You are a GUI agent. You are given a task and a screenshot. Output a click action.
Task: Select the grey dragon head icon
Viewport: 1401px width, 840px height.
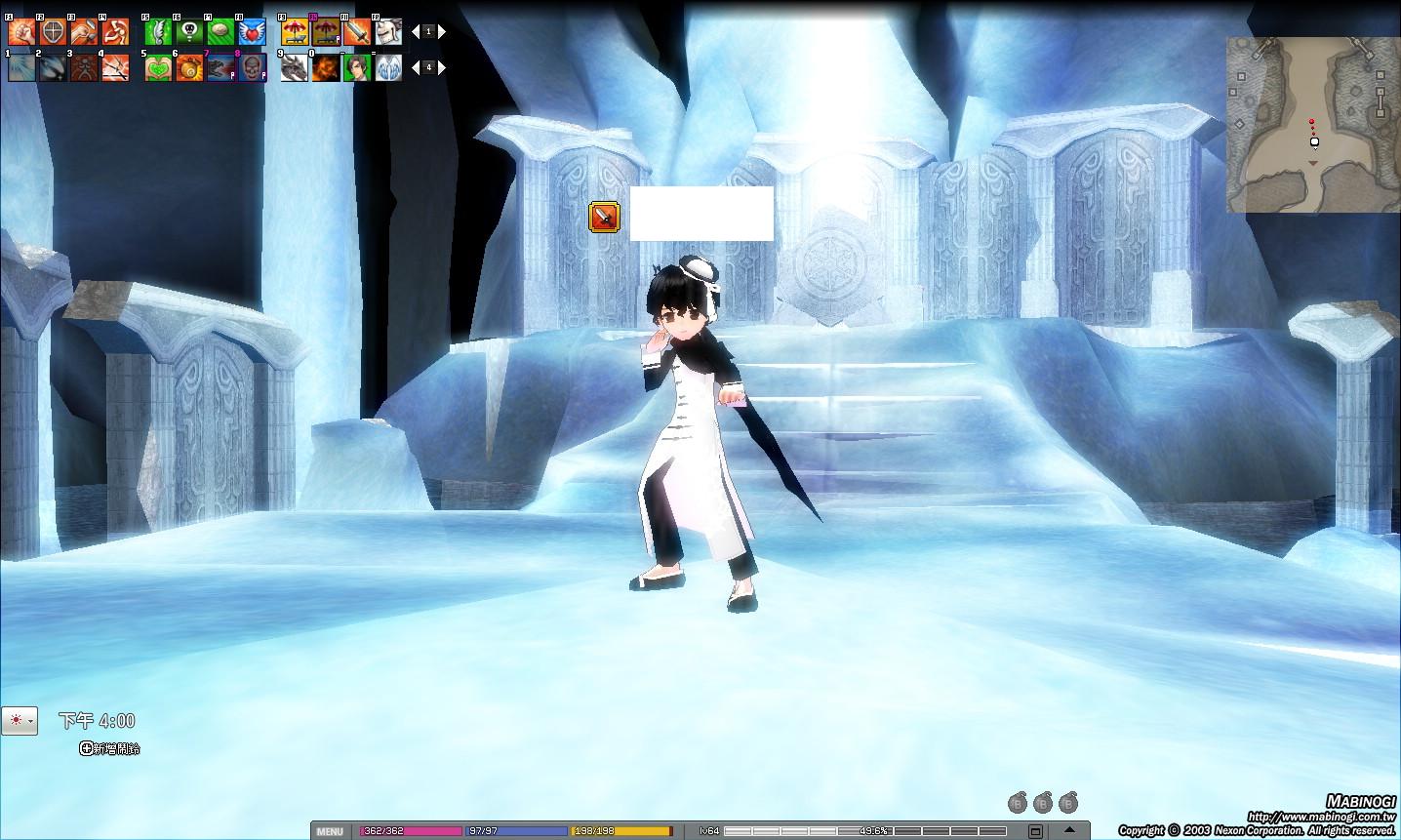coord(295,67)
